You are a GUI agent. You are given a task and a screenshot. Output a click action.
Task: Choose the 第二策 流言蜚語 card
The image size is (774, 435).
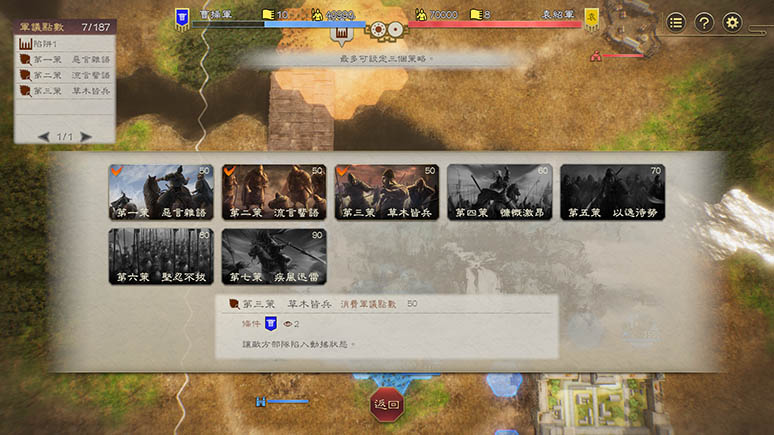274,192
